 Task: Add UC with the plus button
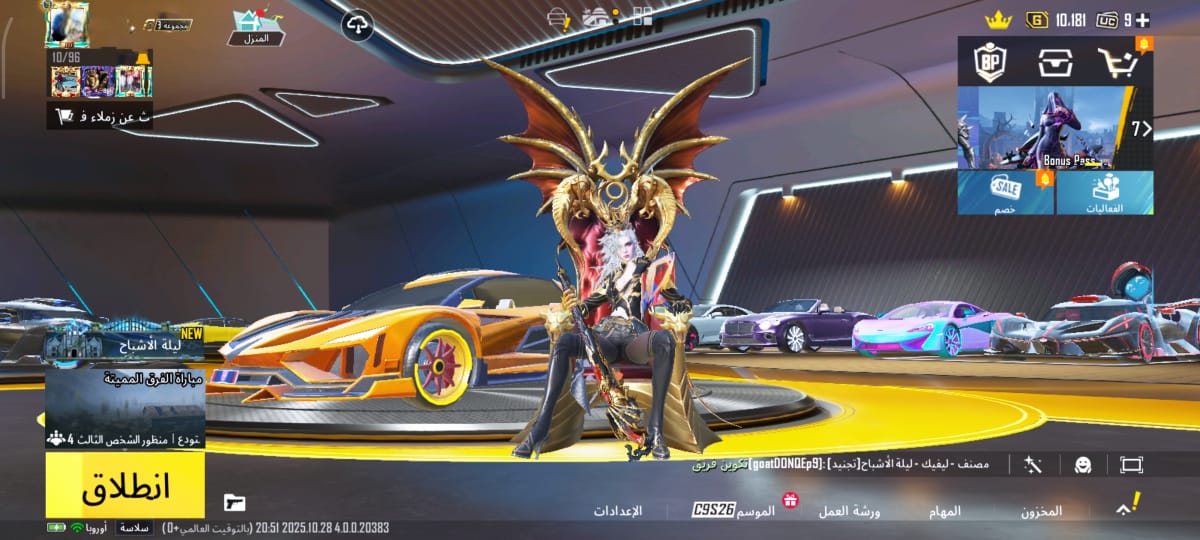click(1141, 19)
